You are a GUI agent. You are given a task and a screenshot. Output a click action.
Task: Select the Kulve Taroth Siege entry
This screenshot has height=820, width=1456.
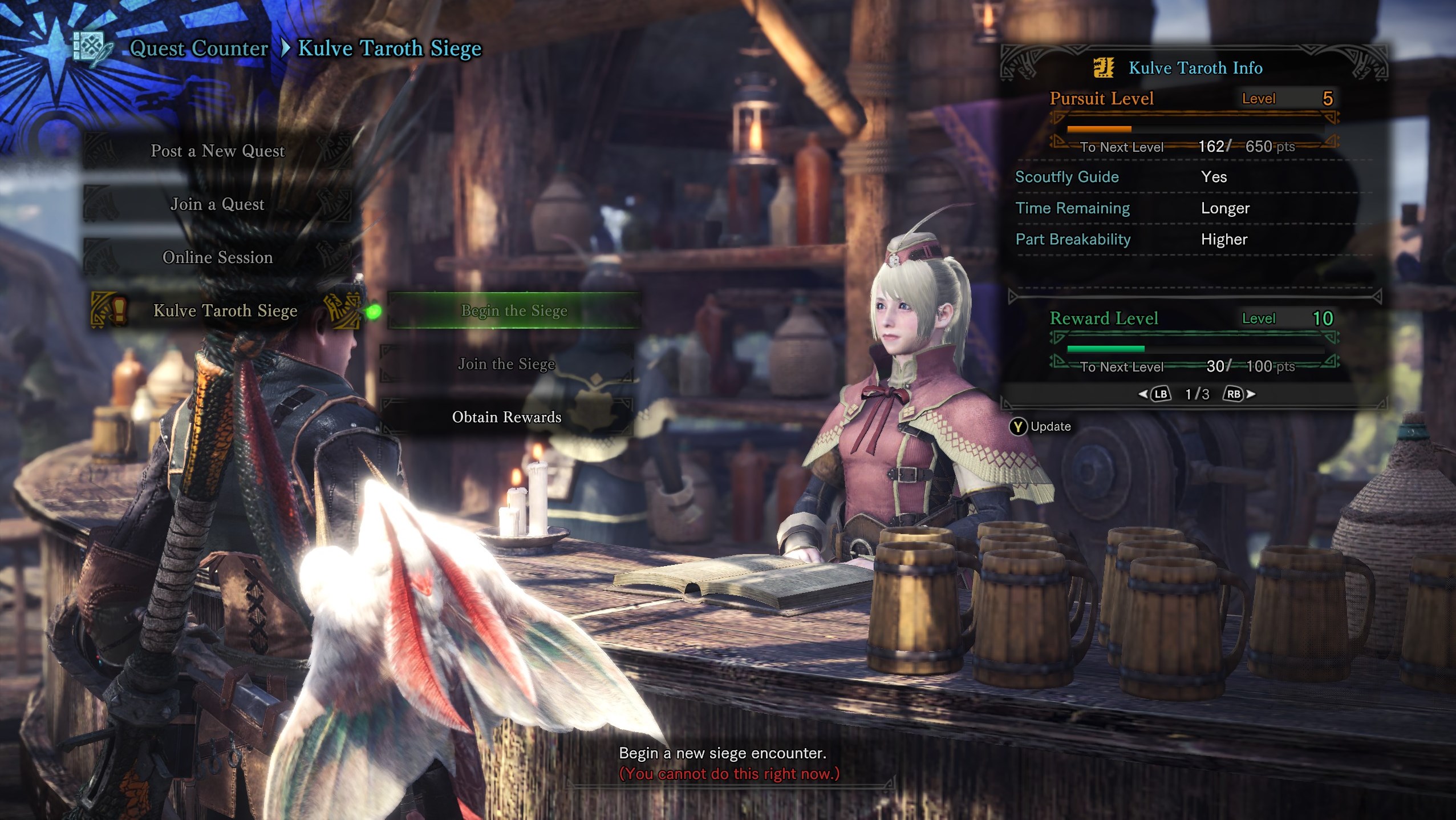pyautogui.click(x=225, y=310)
